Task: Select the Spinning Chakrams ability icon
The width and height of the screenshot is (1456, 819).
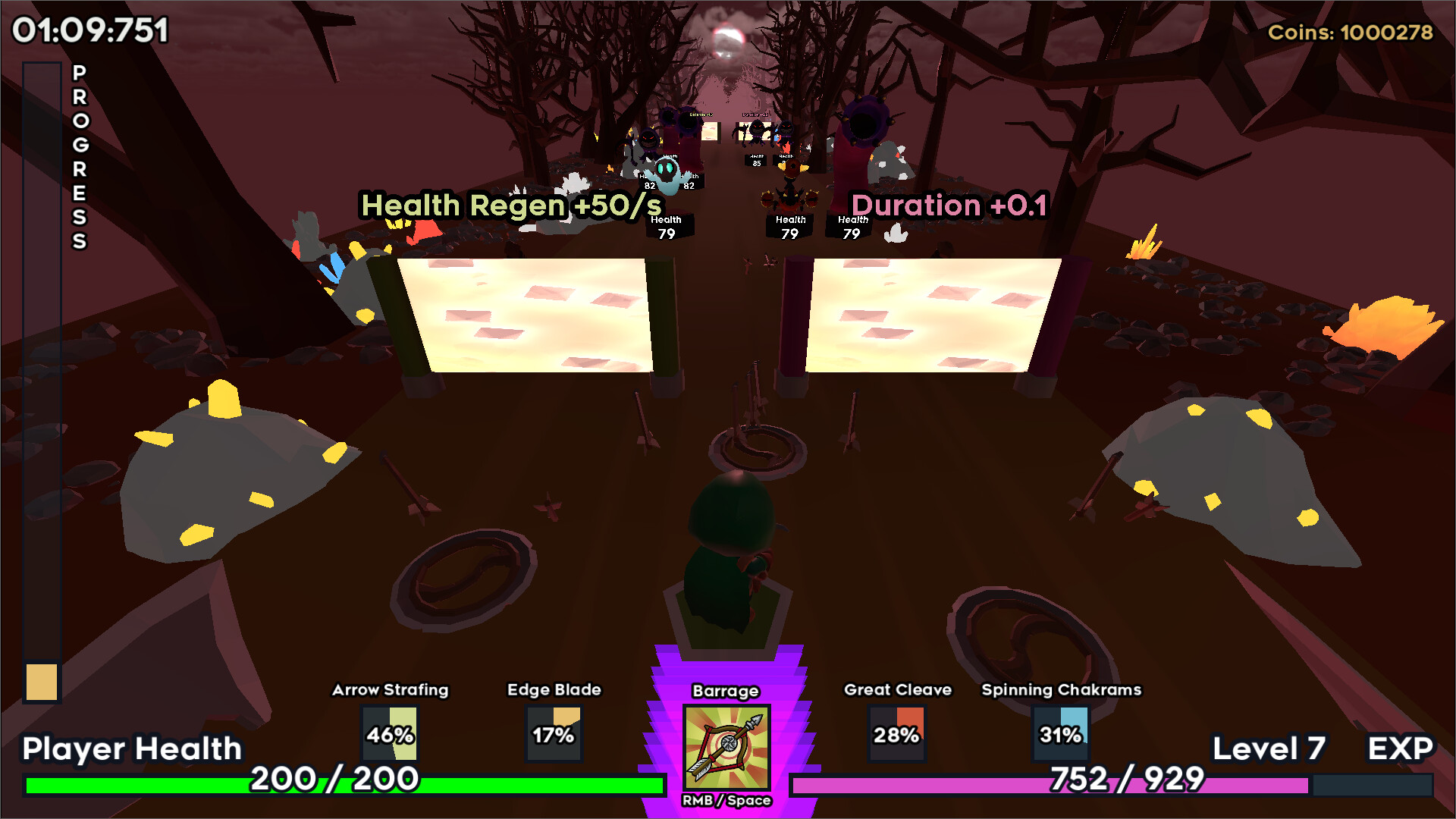Action: (x=1061, y=733)
